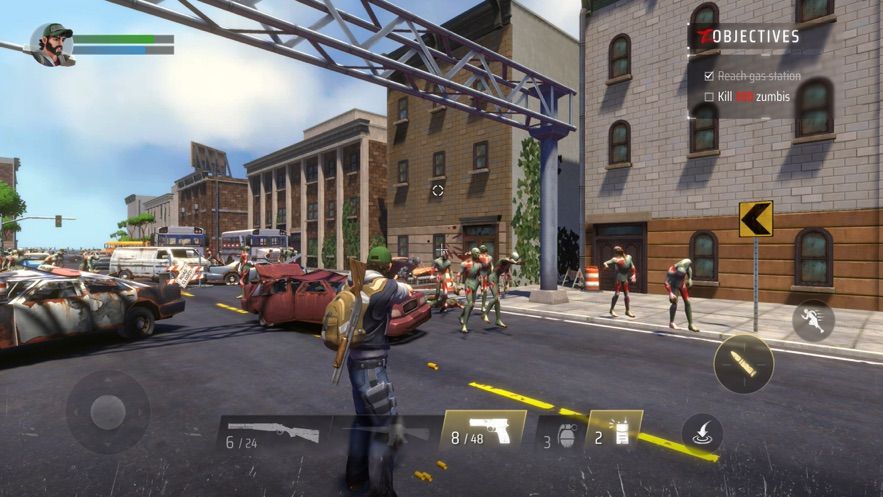The width and height of the screenshot is (883, 497).
Task: Activate the sprint running-man button
Action: (x=812, y=320)
